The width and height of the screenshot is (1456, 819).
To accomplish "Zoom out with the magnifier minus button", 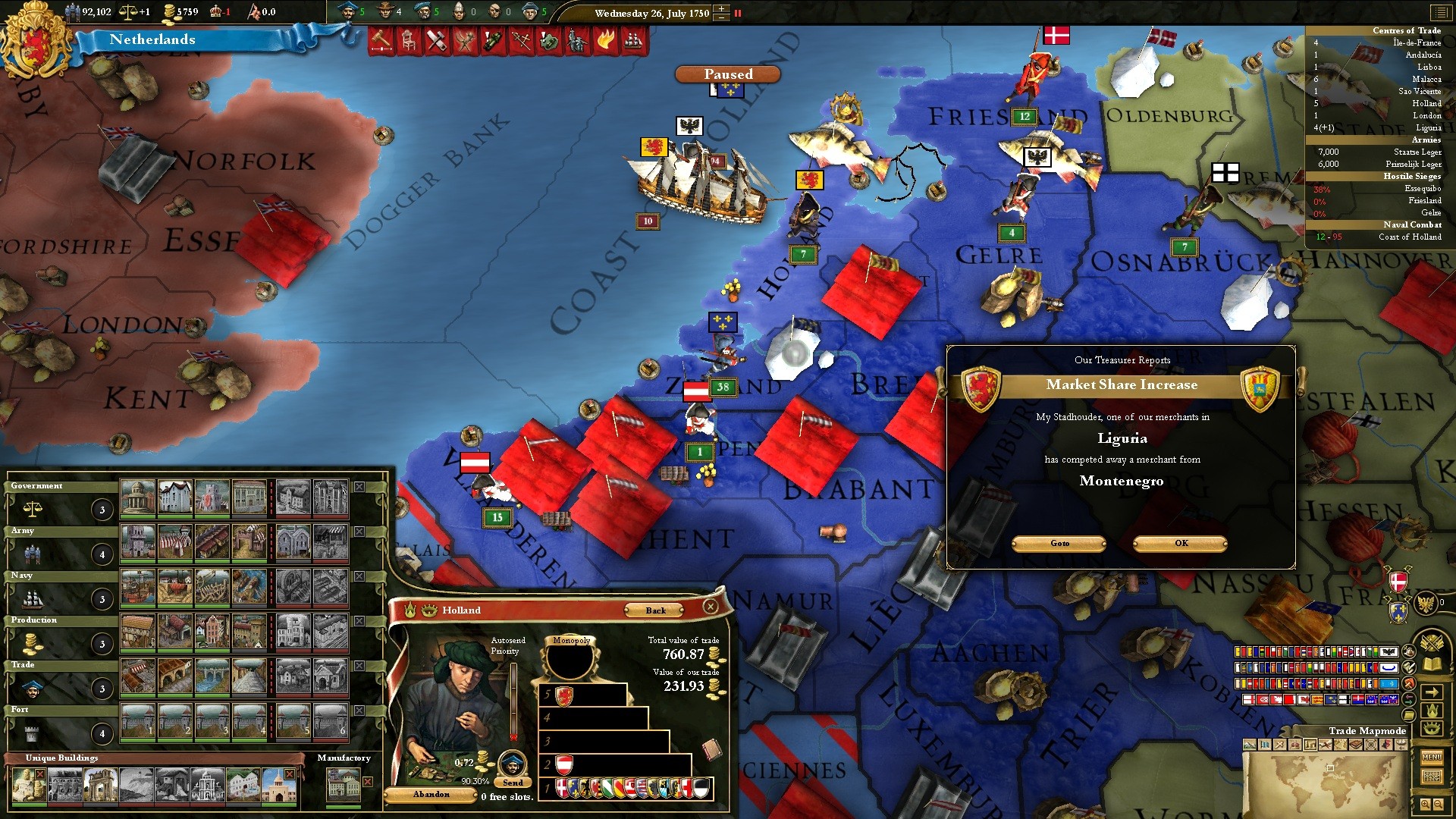I will pyautogui.click(x=1439, y=804).
